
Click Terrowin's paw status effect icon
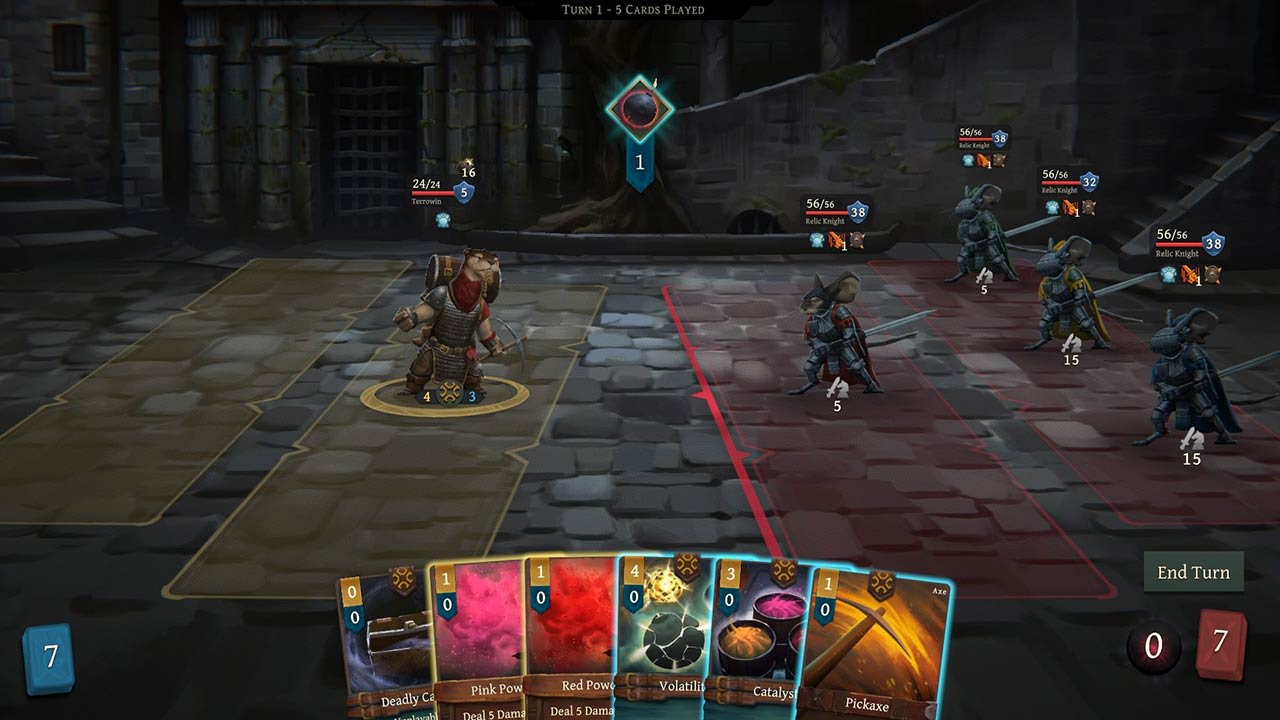442,219
